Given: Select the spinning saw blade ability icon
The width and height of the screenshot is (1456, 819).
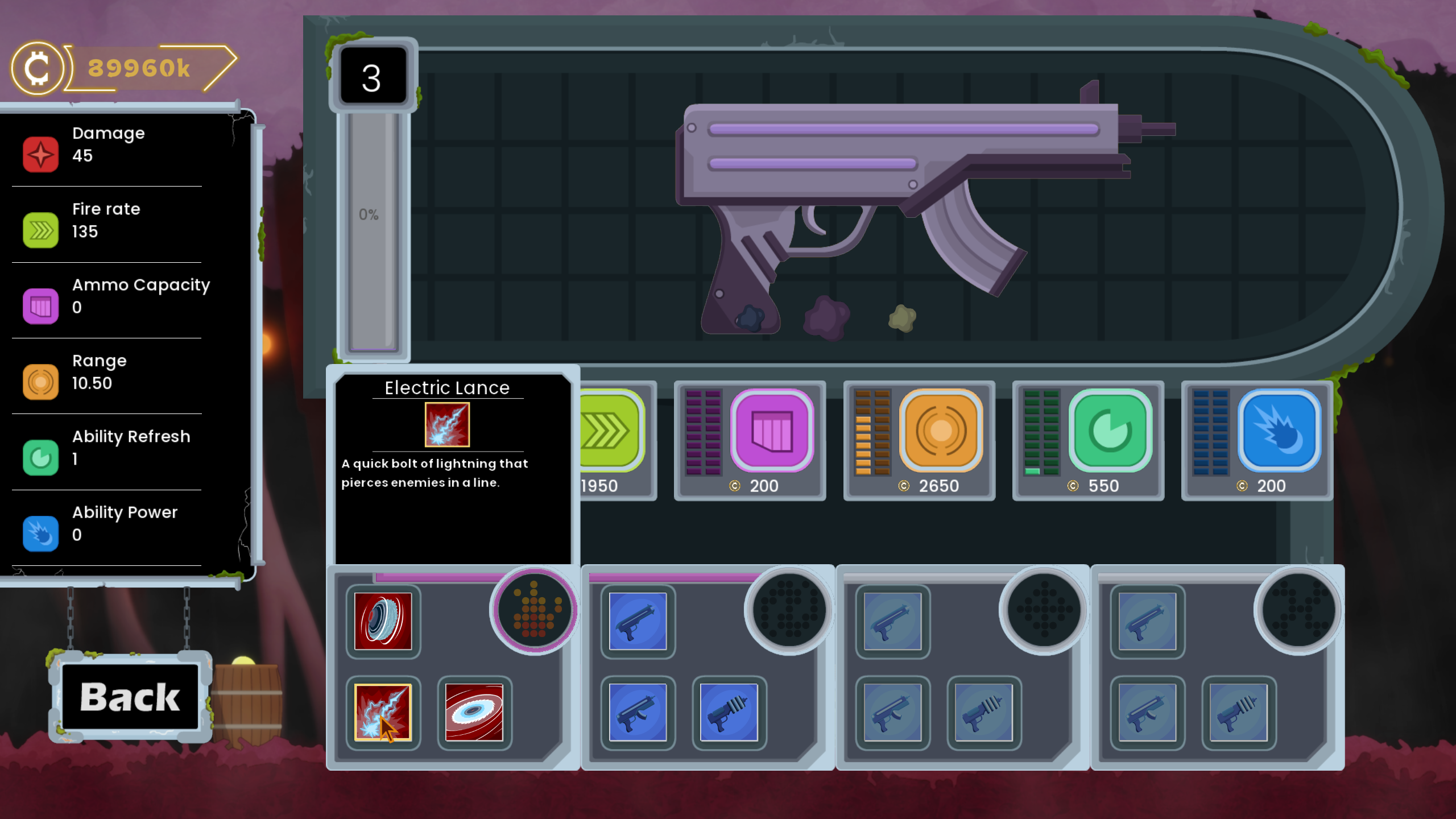Looking at the screenshot, I should coord(382,620).
